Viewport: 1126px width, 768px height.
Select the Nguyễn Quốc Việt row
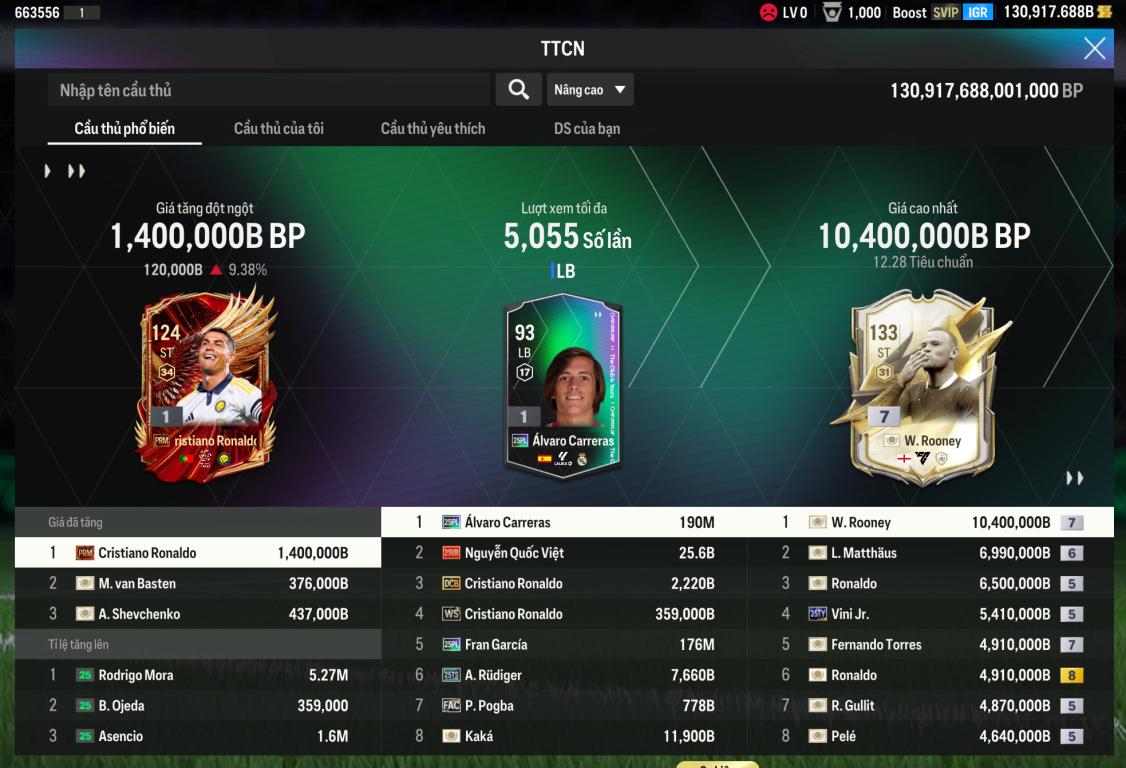click(565, 553)
